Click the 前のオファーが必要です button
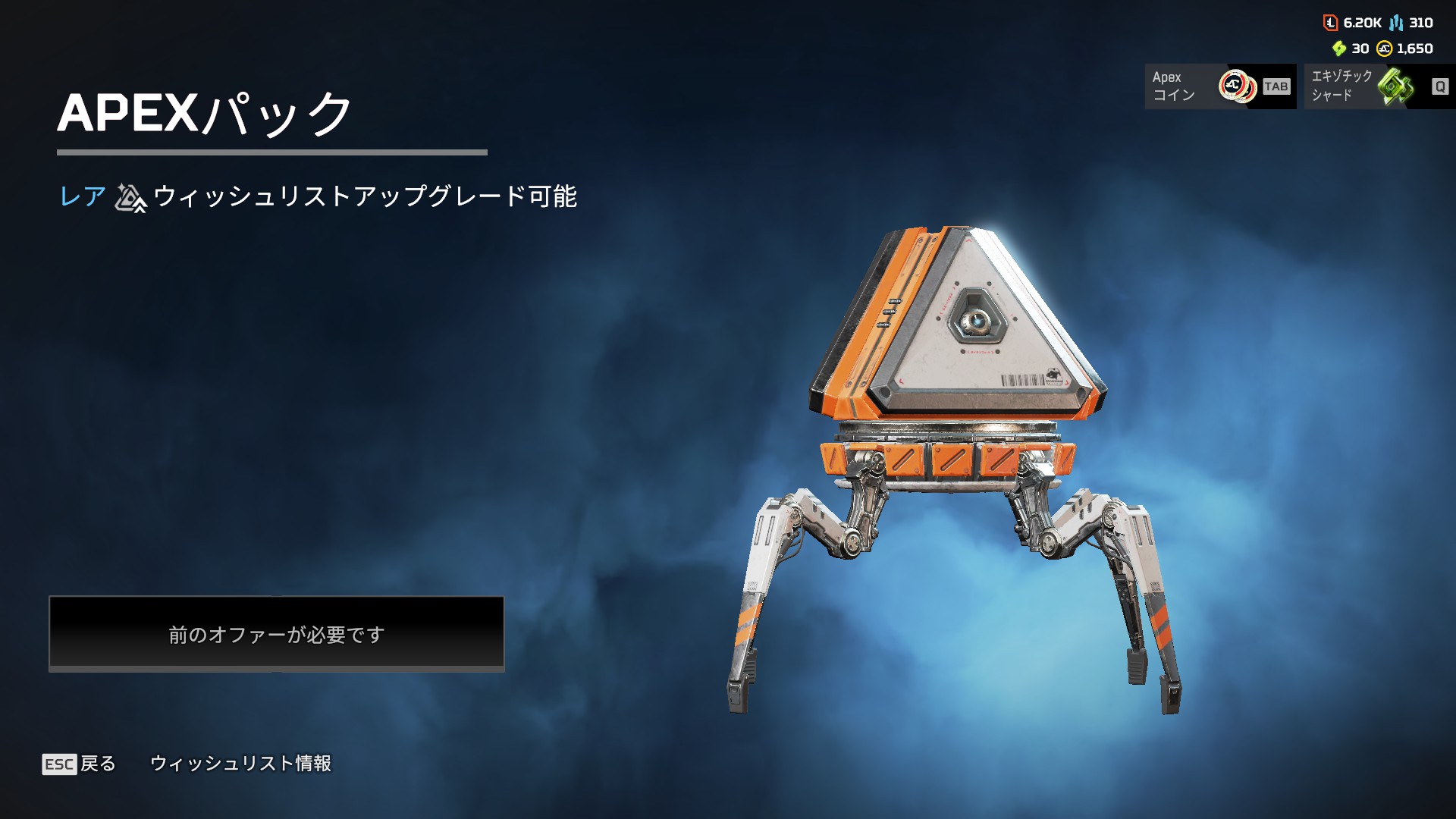 276,633
